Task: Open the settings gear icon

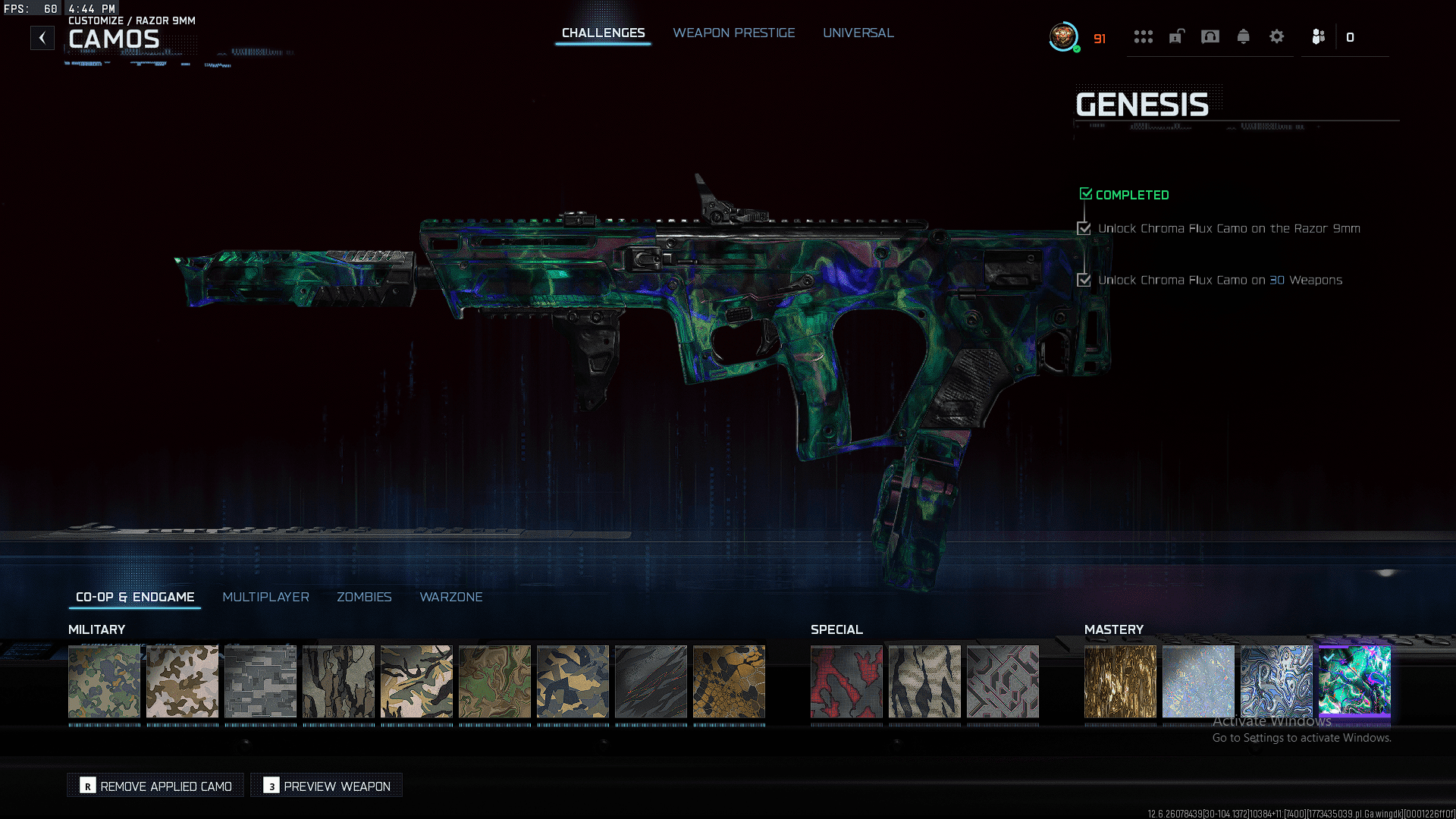Action: click(1276, 36)
